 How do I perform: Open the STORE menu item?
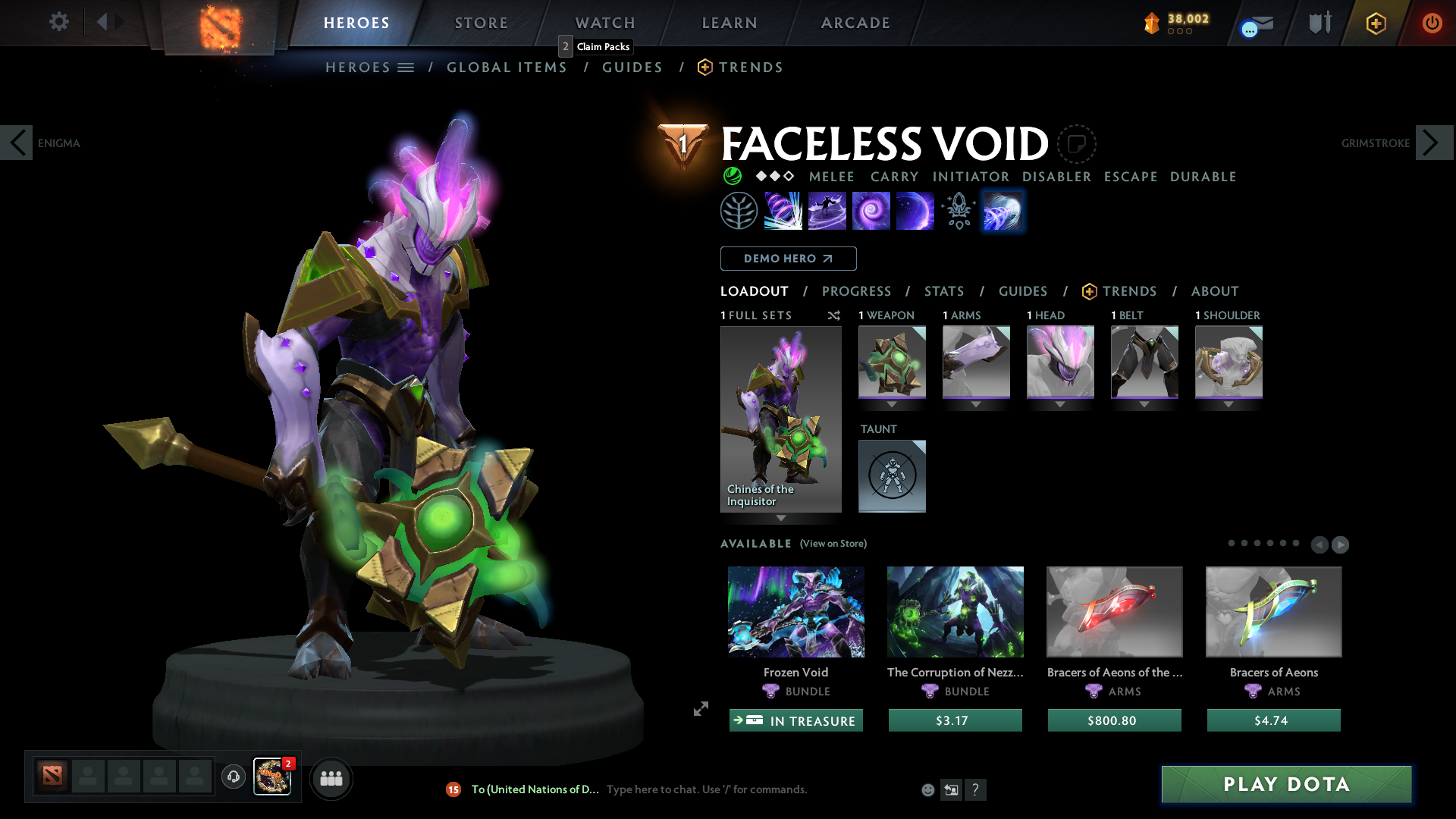481,23
